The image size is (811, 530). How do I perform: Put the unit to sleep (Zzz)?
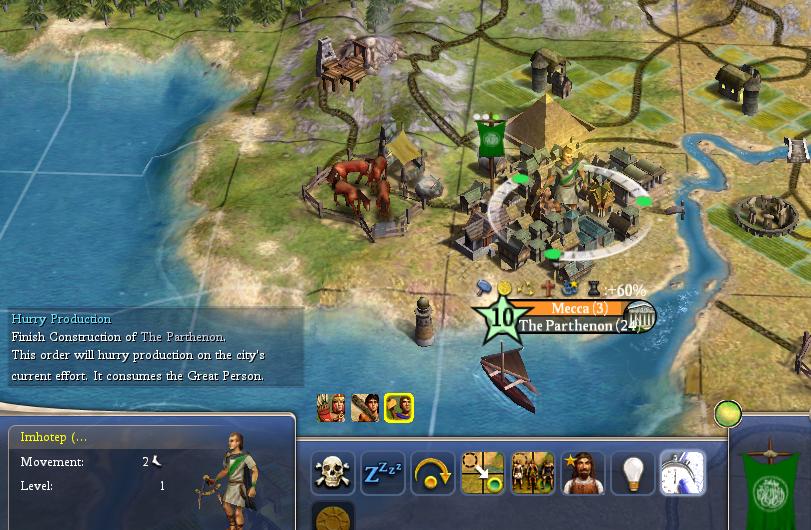(383, 473)
